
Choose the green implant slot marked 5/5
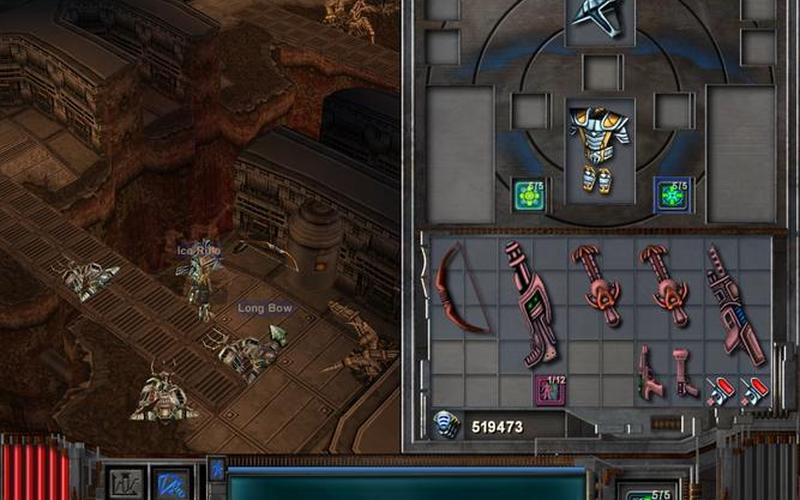coord(528,194)
